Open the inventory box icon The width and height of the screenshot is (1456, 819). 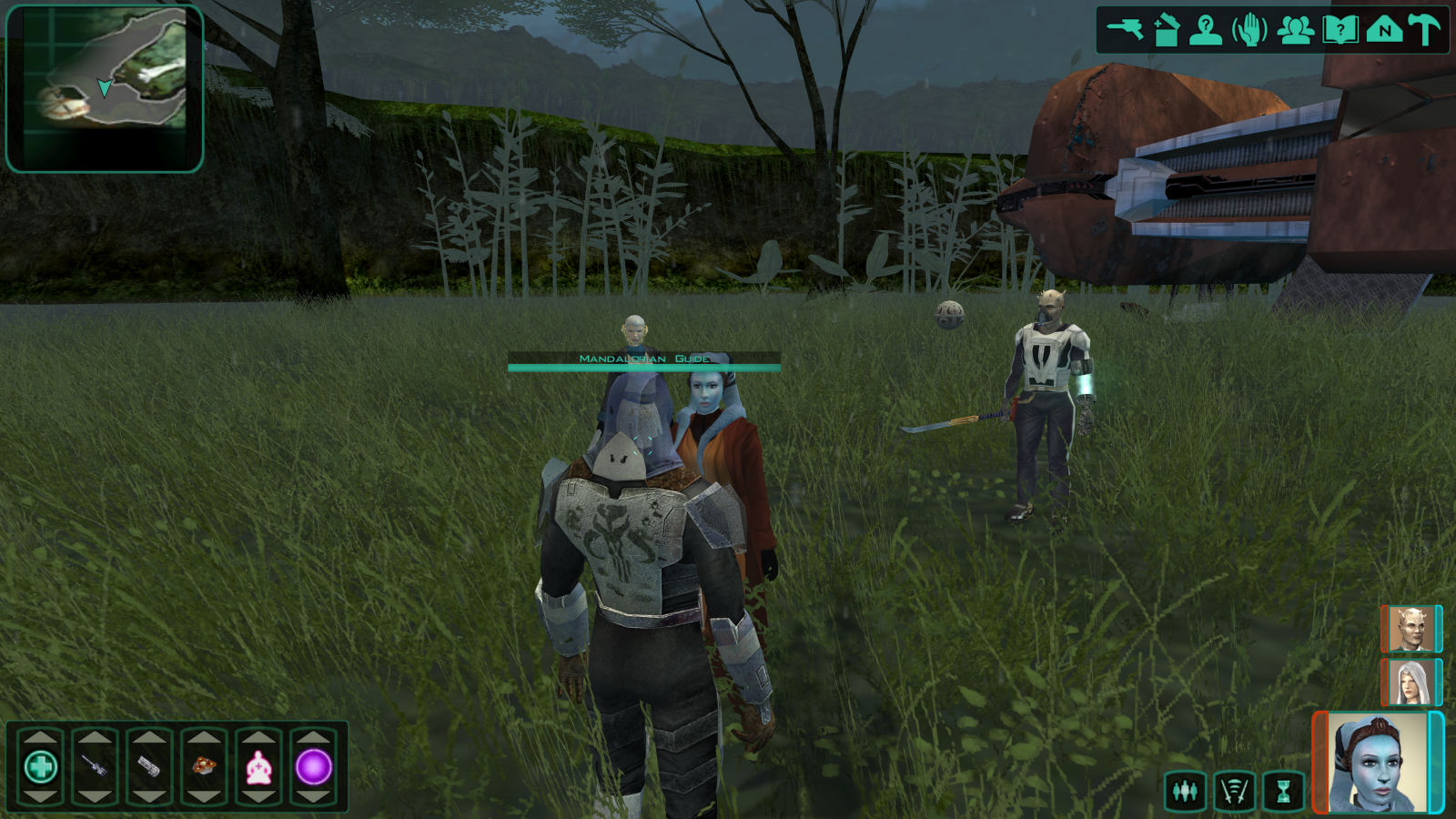(x=1166, y=30)
